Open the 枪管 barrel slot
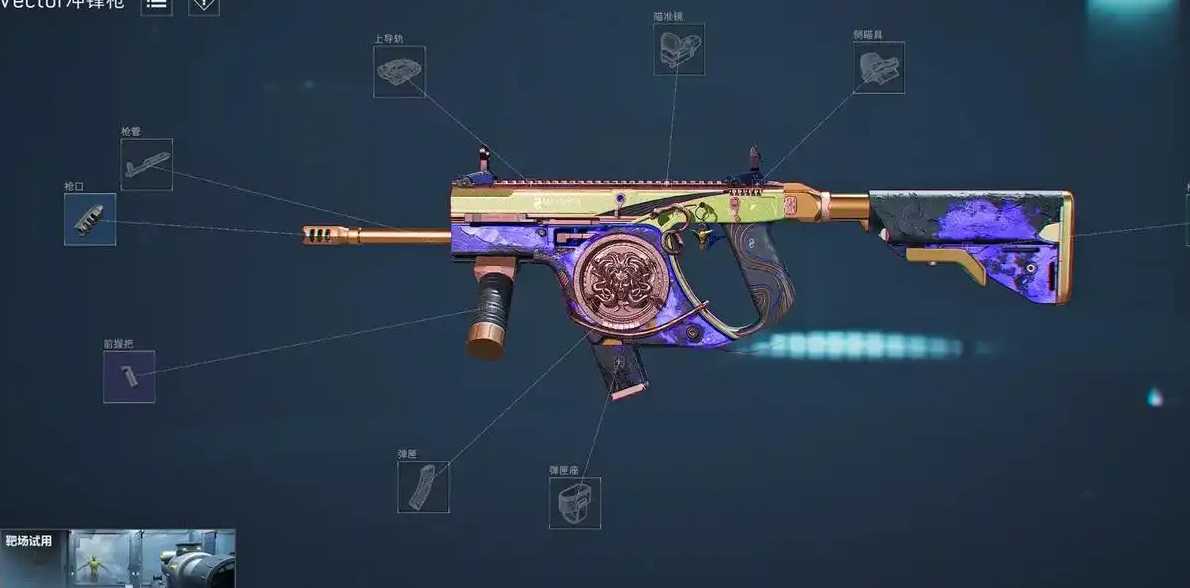Screen dimensions: 1190x588 [146, 164]
